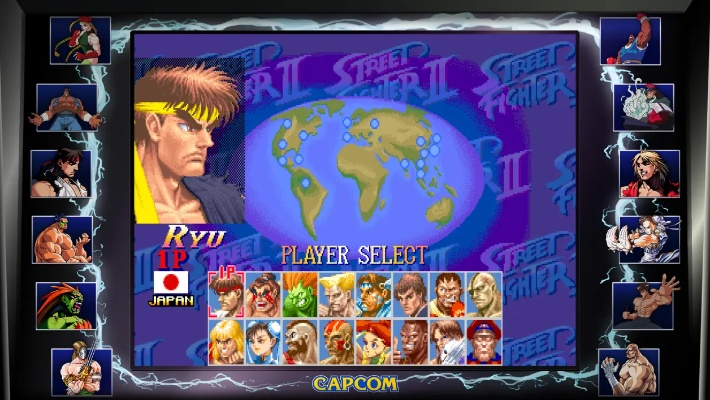Choose E. Honda from the character grid
Screen dimensions: 710x400
(x=264, y=294)
